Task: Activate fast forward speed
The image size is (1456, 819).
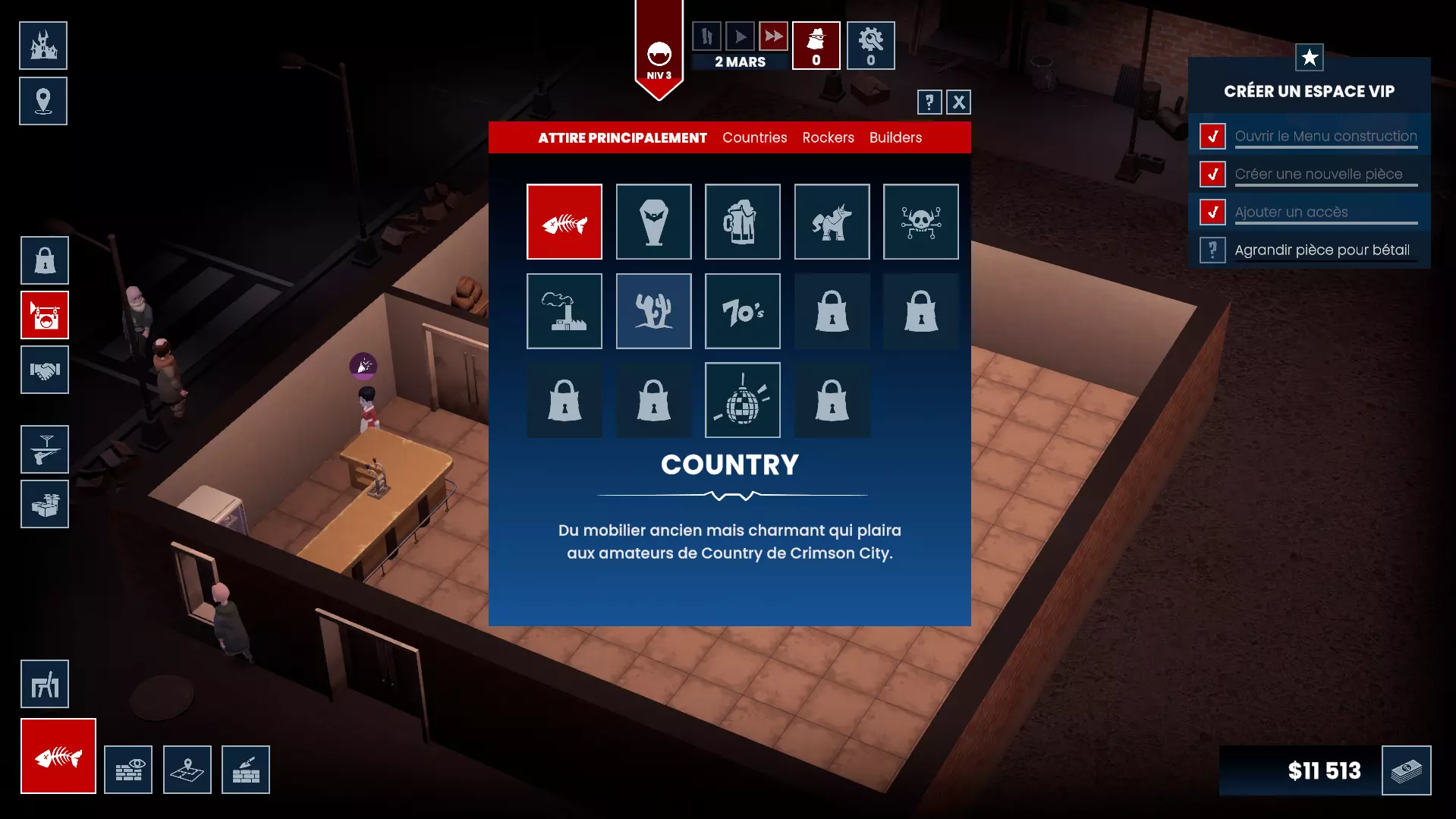Action: click(773, 36)
